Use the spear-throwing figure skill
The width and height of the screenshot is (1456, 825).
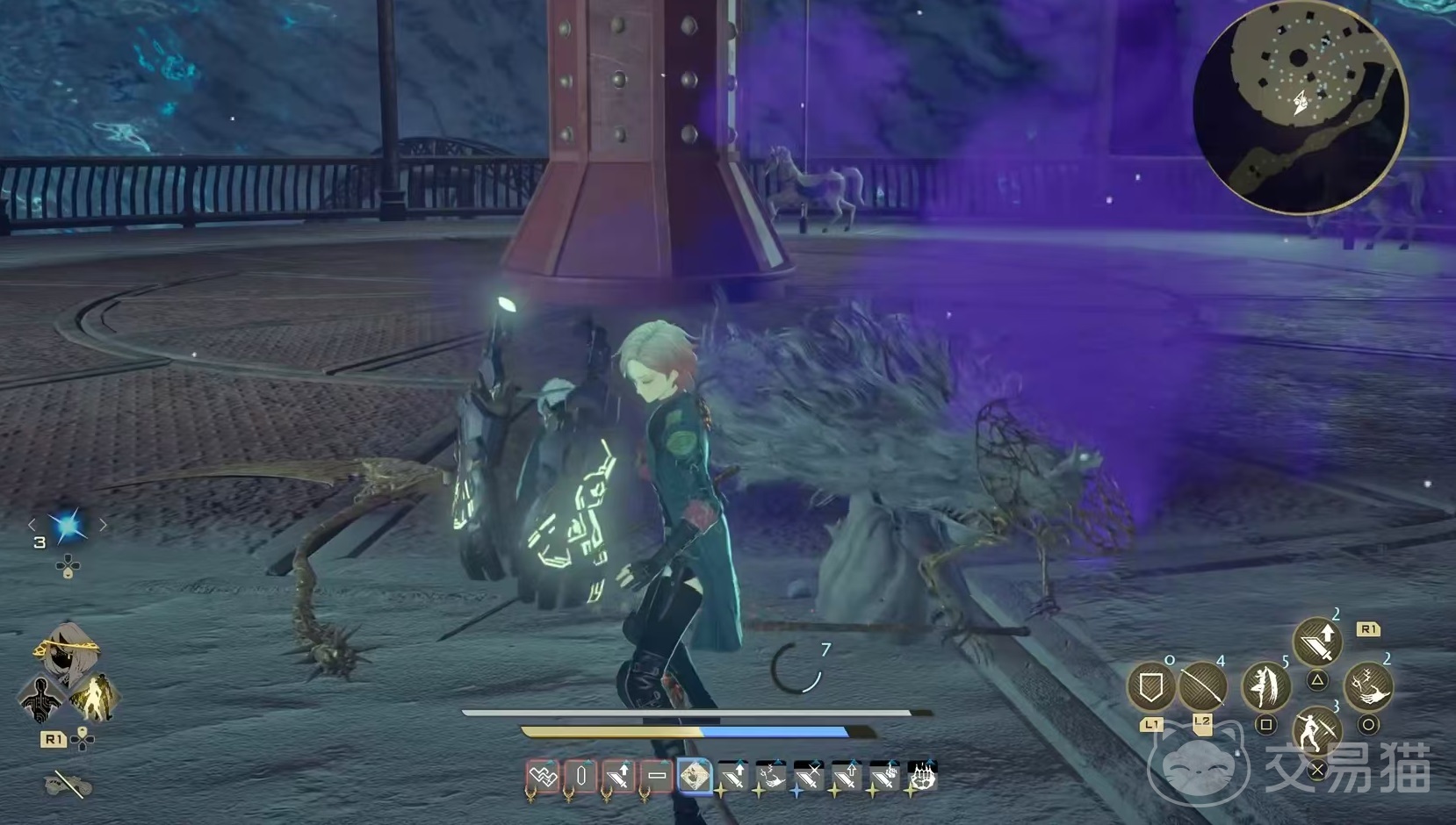pyautogui.click(x=1316, y=730)
